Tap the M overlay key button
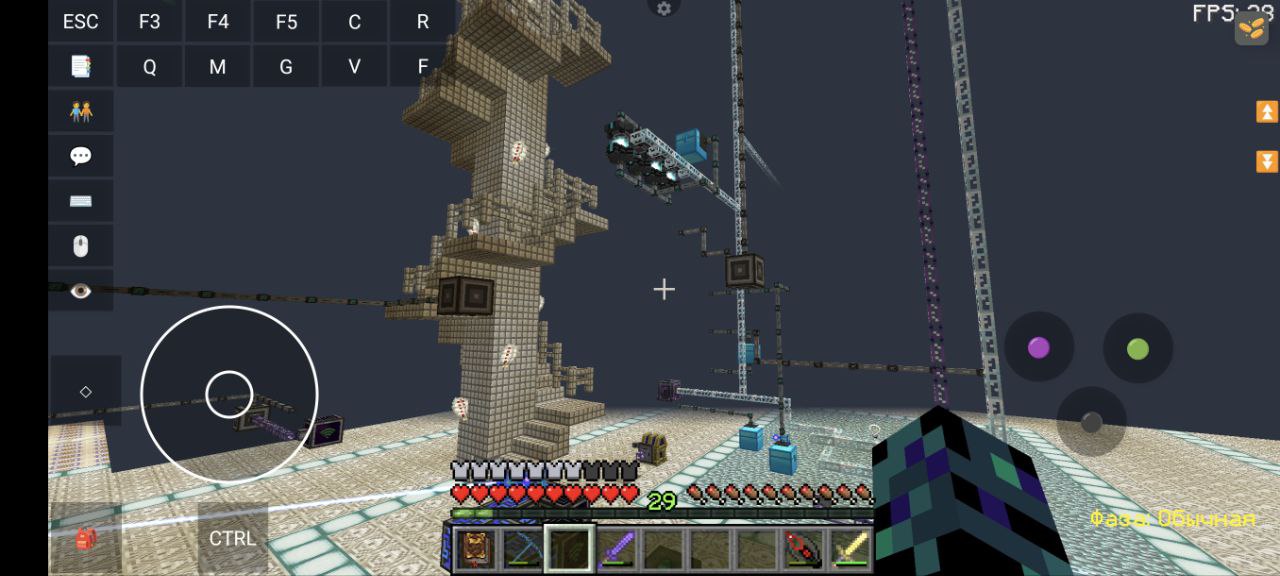 point(217,67)
